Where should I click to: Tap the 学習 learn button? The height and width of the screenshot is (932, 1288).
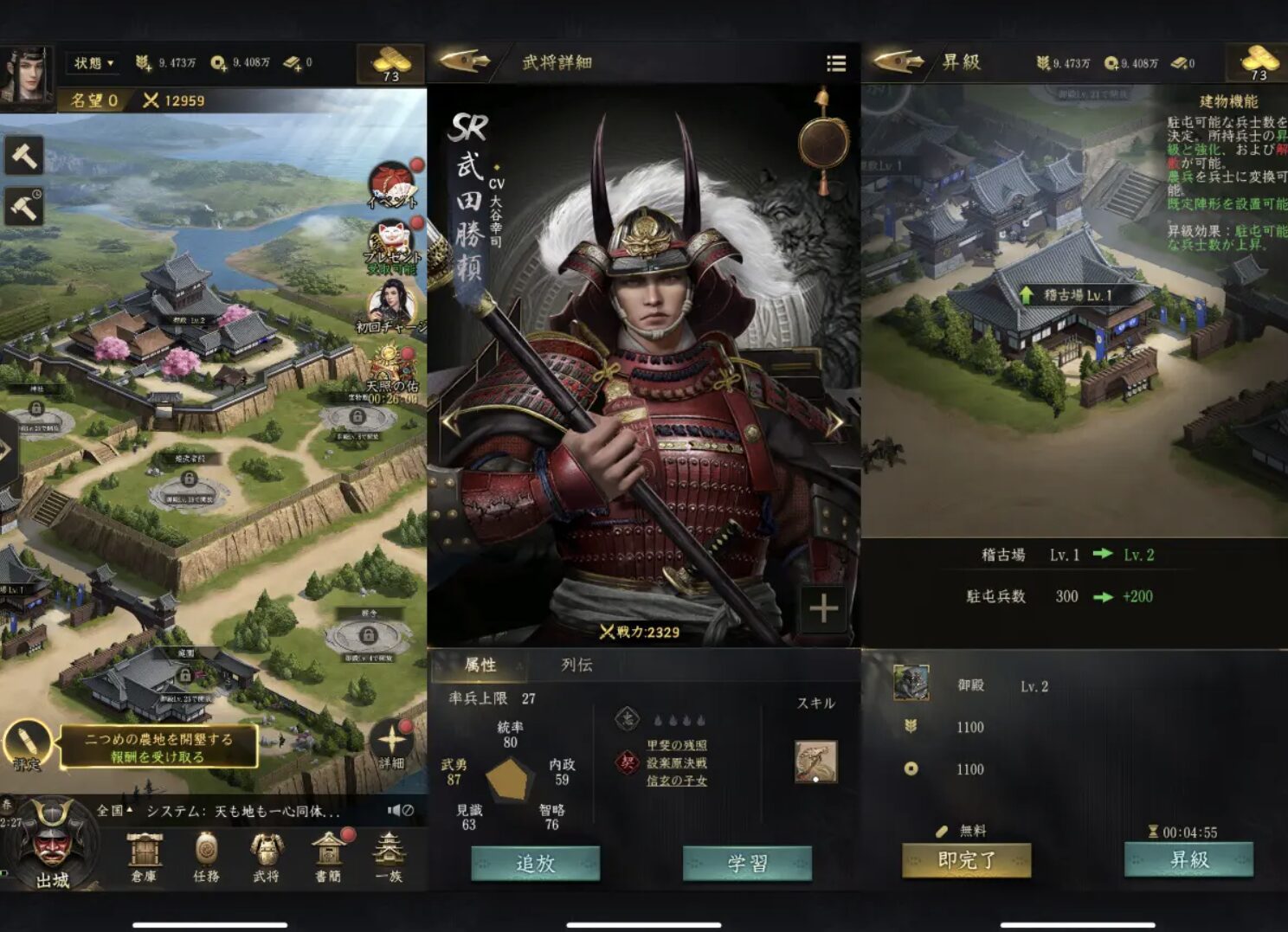pyautogui.click(x=747, y=864)
